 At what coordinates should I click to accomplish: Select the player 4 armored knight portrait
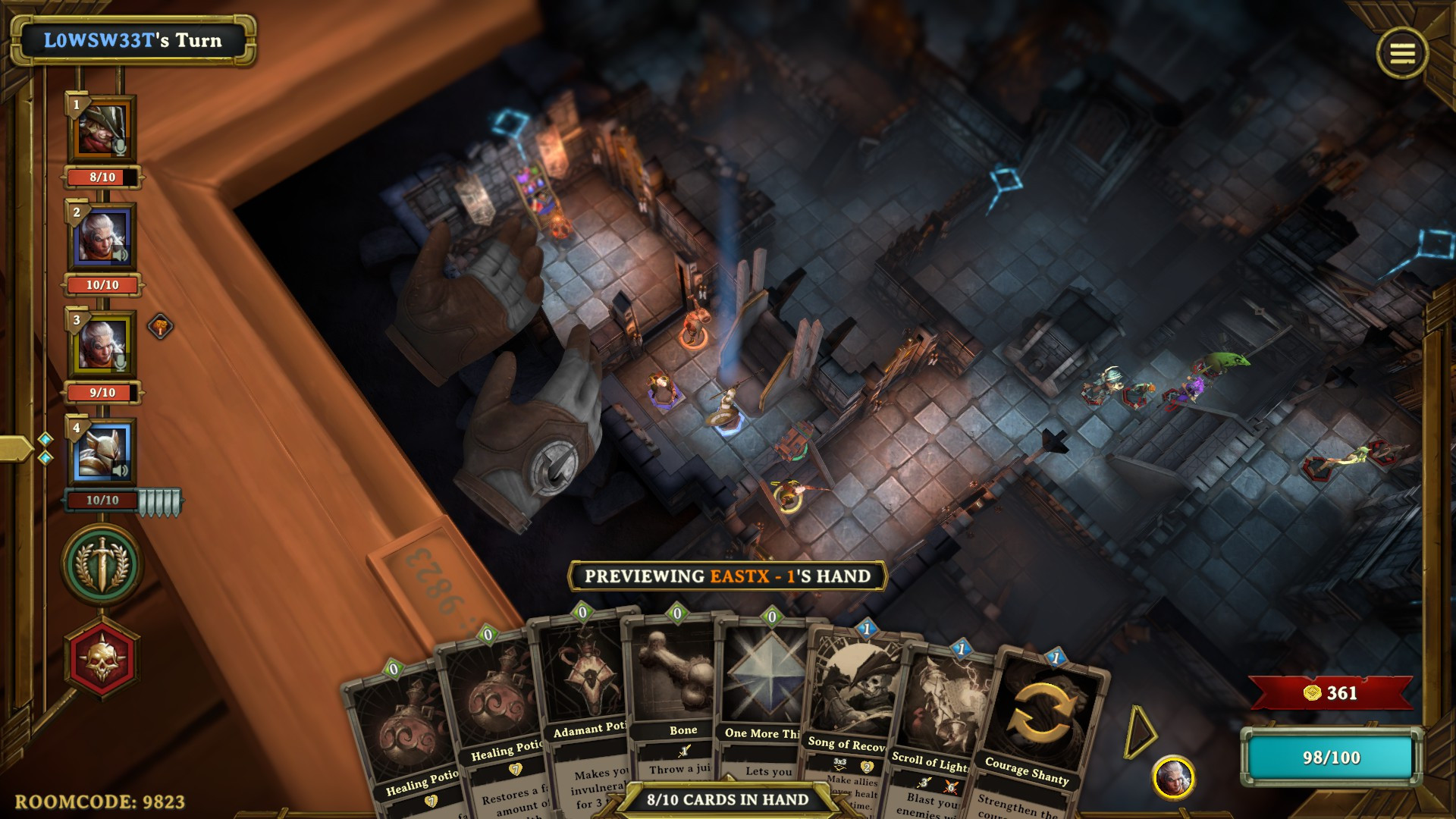103,452
